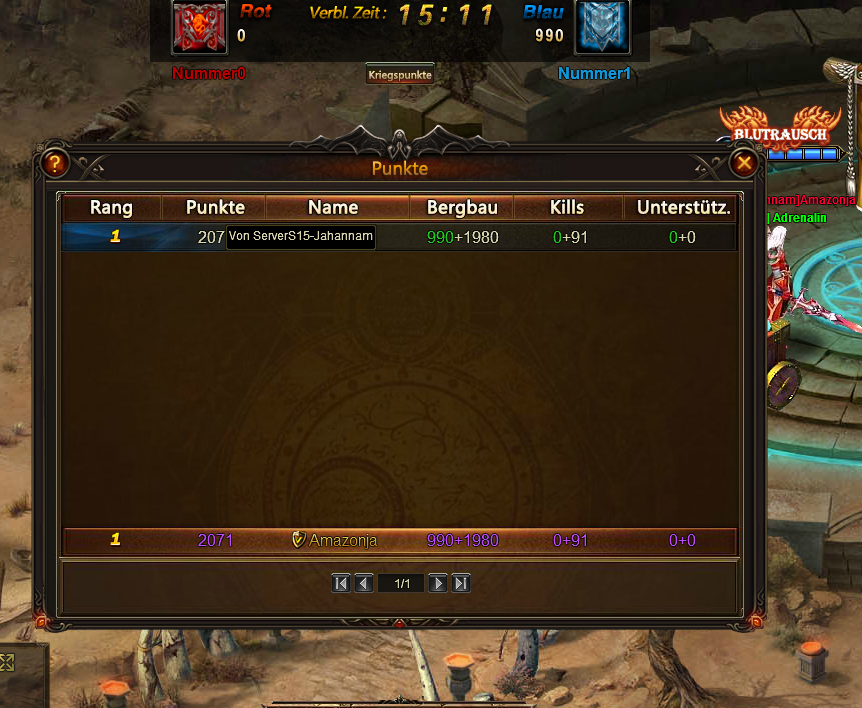Click the red team Rot emblem
The width and height of the screenshot is (862, 708).
[199, 27]
